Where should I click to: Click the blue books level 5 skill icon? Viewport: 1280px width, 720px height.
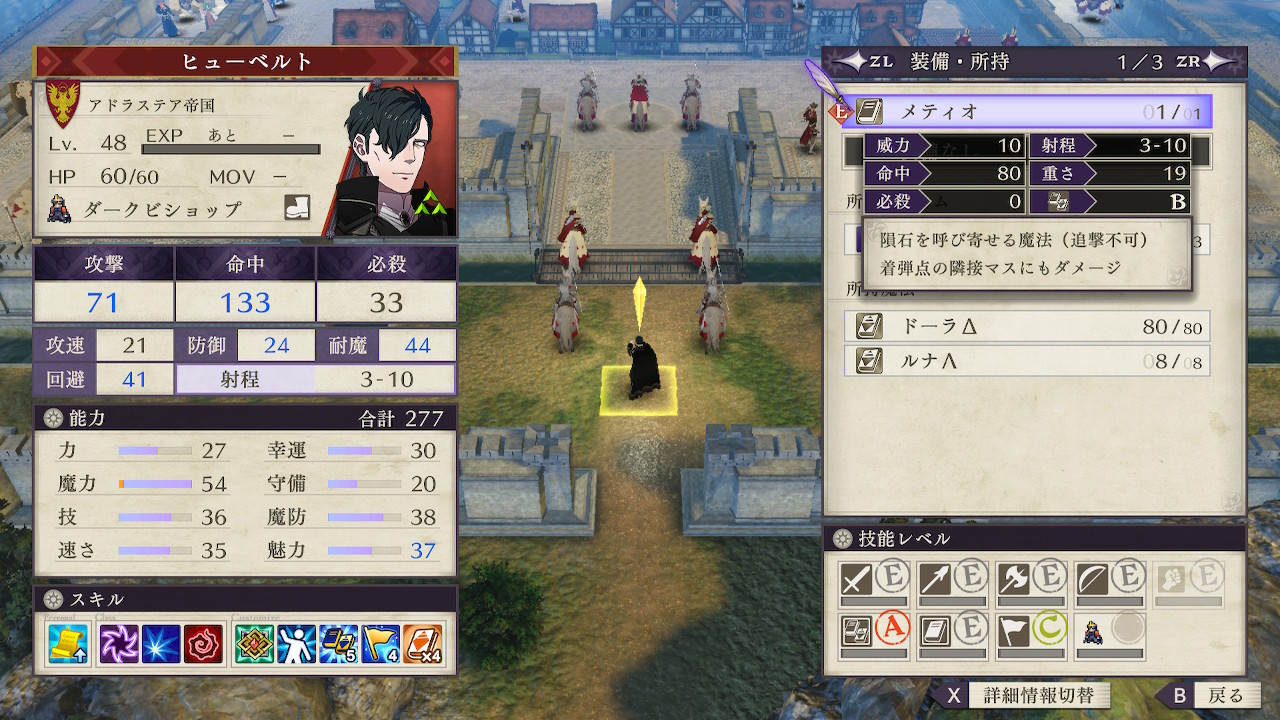(338, 644)
